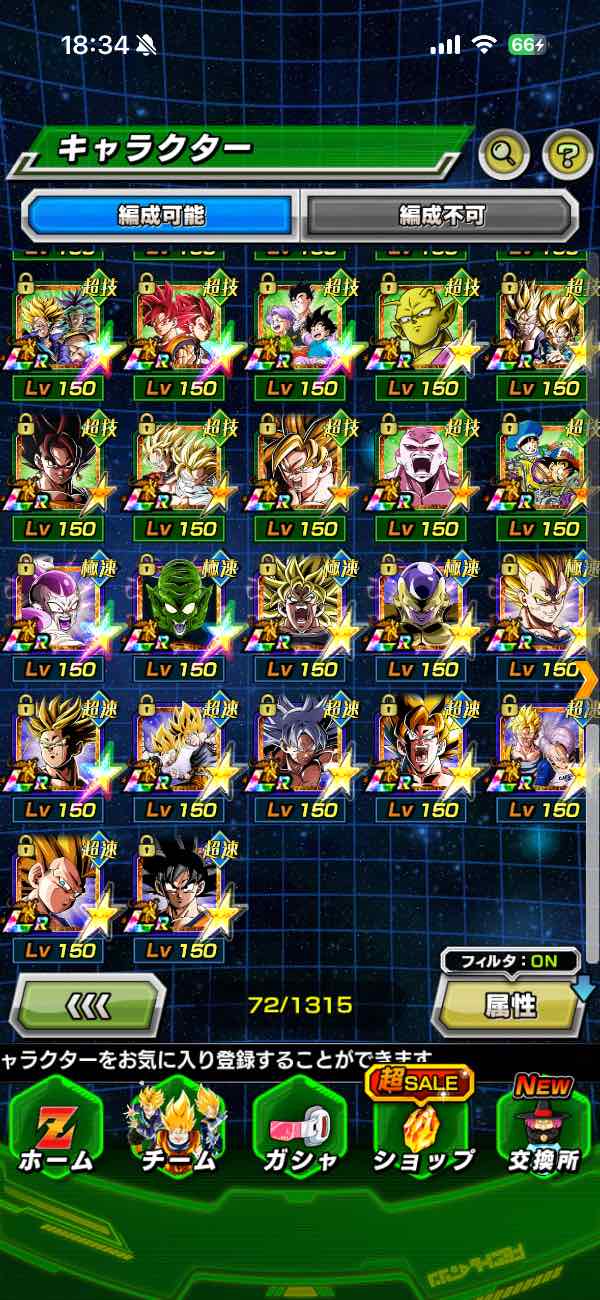Expand the orange arrow side panel
Screen dimensions: 600x1300
587,679
